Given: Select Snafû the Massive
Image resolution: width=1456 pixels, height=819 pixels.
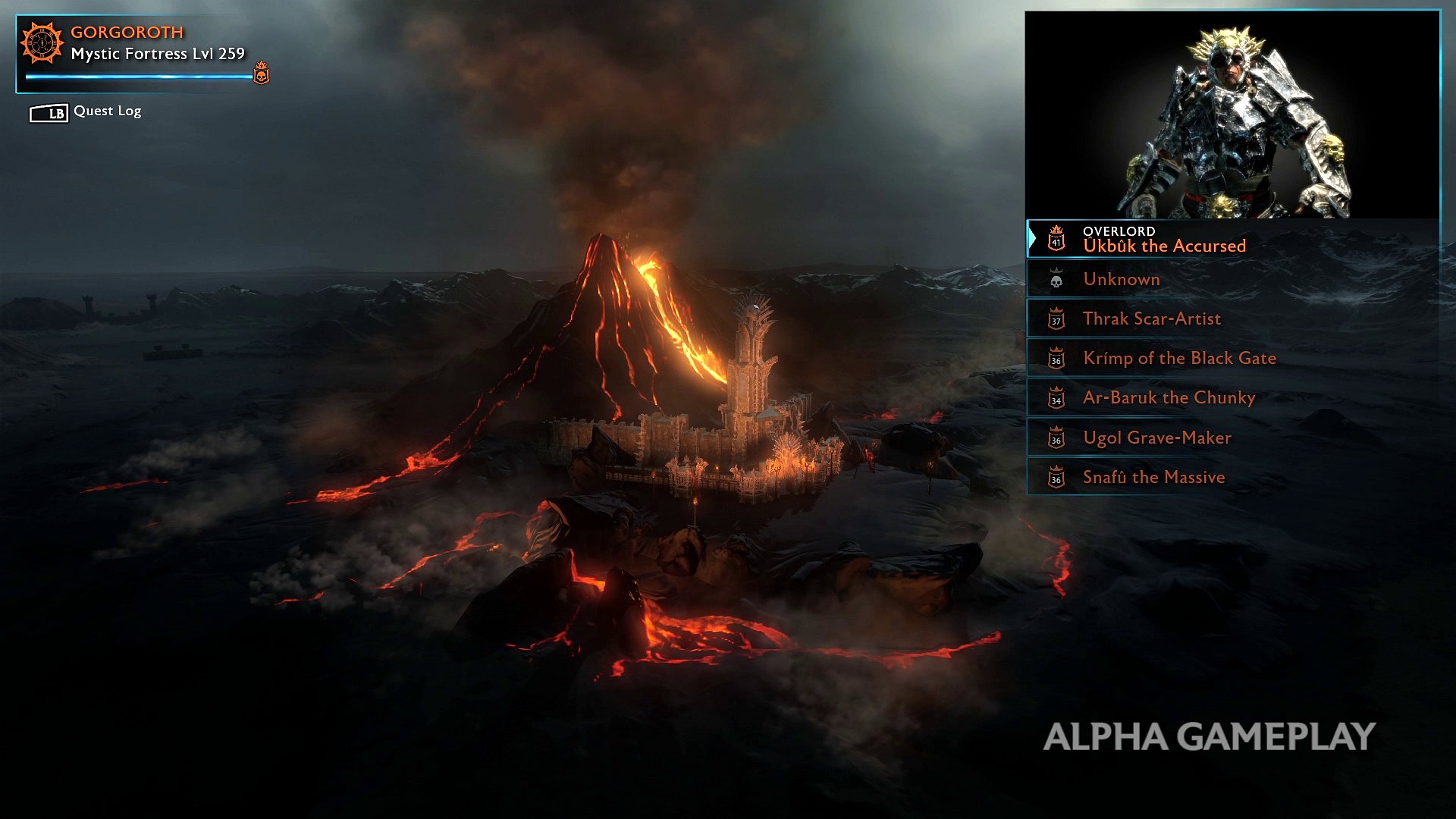Looking at the screenshot, I should pyautogui.click(x=1153, y=477).
